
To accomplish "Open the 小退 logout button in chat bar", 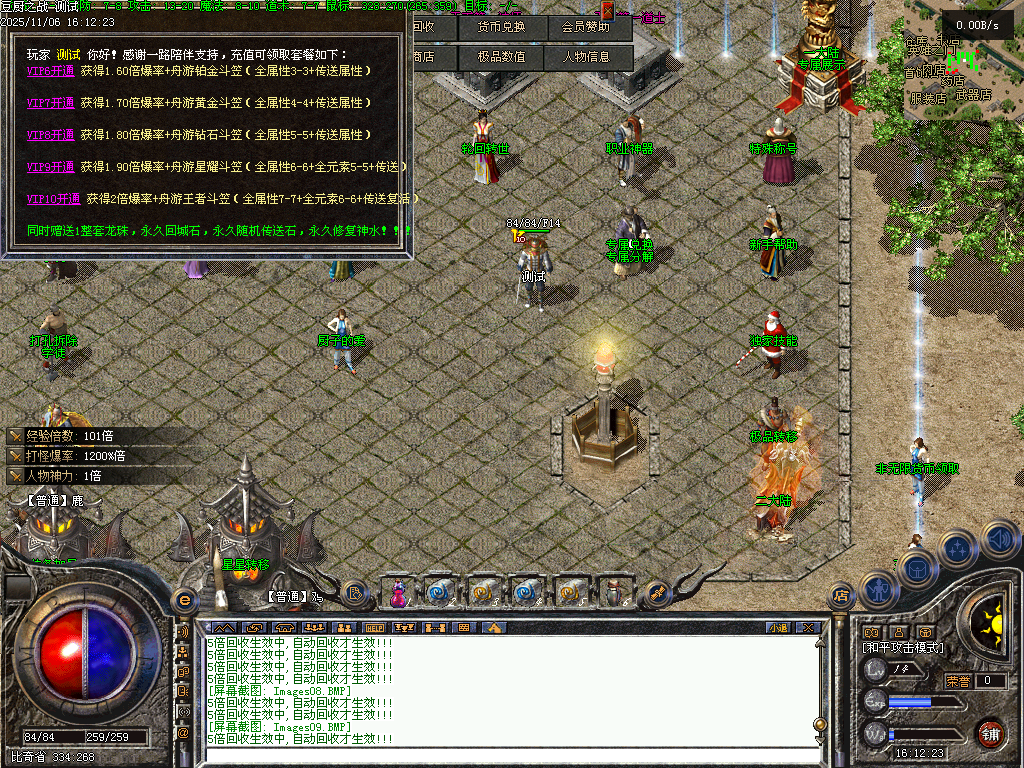I will 778,628.
